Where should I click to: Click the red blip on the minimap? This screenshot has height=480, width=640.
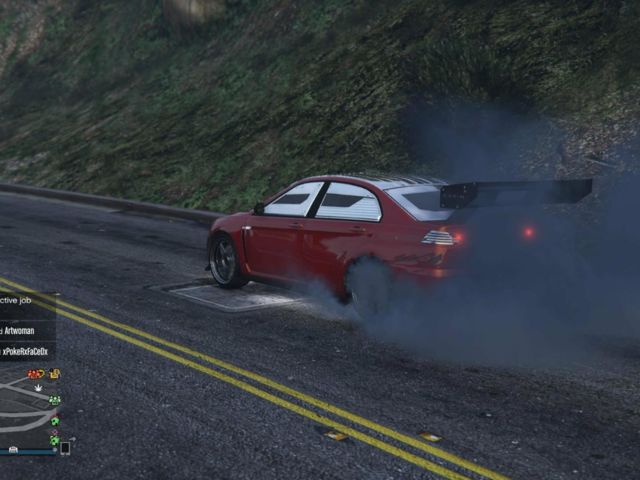[x=34, y=374]
